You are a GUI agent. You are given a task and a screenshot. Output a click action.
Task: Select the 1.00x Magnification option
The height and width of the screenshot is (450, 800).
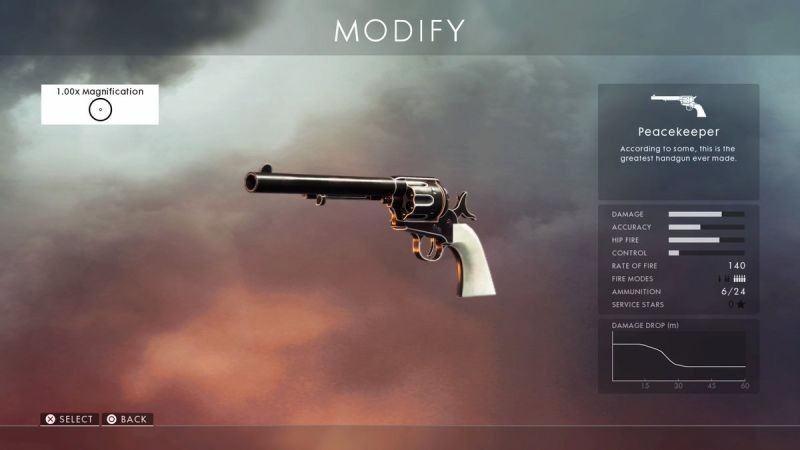click(100, 104)
